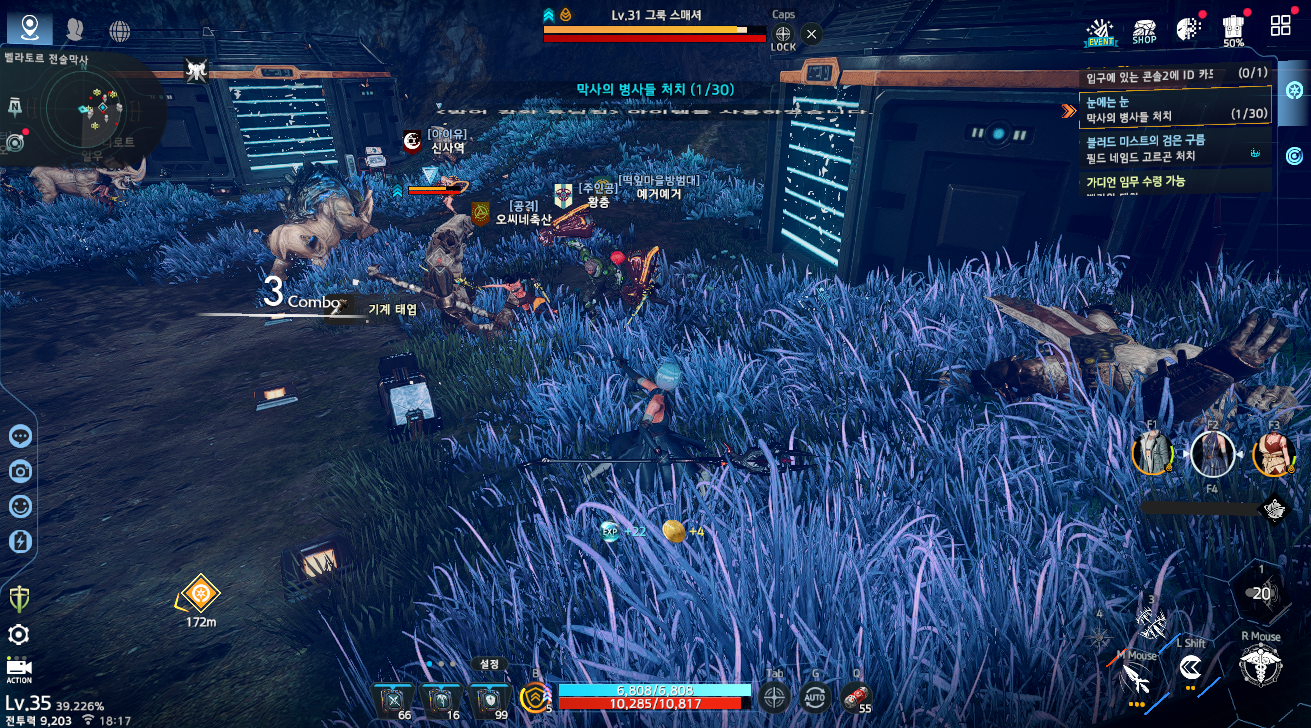Open the SHOP
1311x728 pixels.
pos(1144,32)
